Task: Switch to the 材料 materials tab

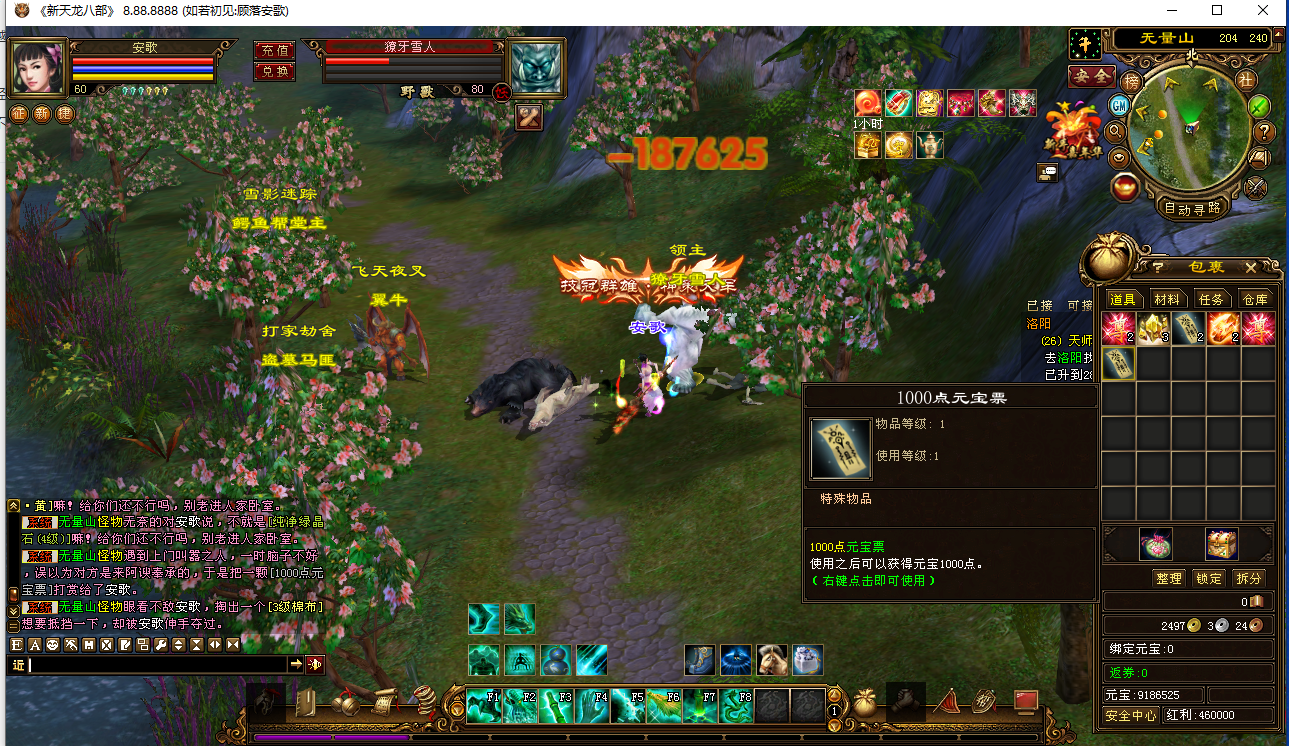Action: tap(1166, 299)
